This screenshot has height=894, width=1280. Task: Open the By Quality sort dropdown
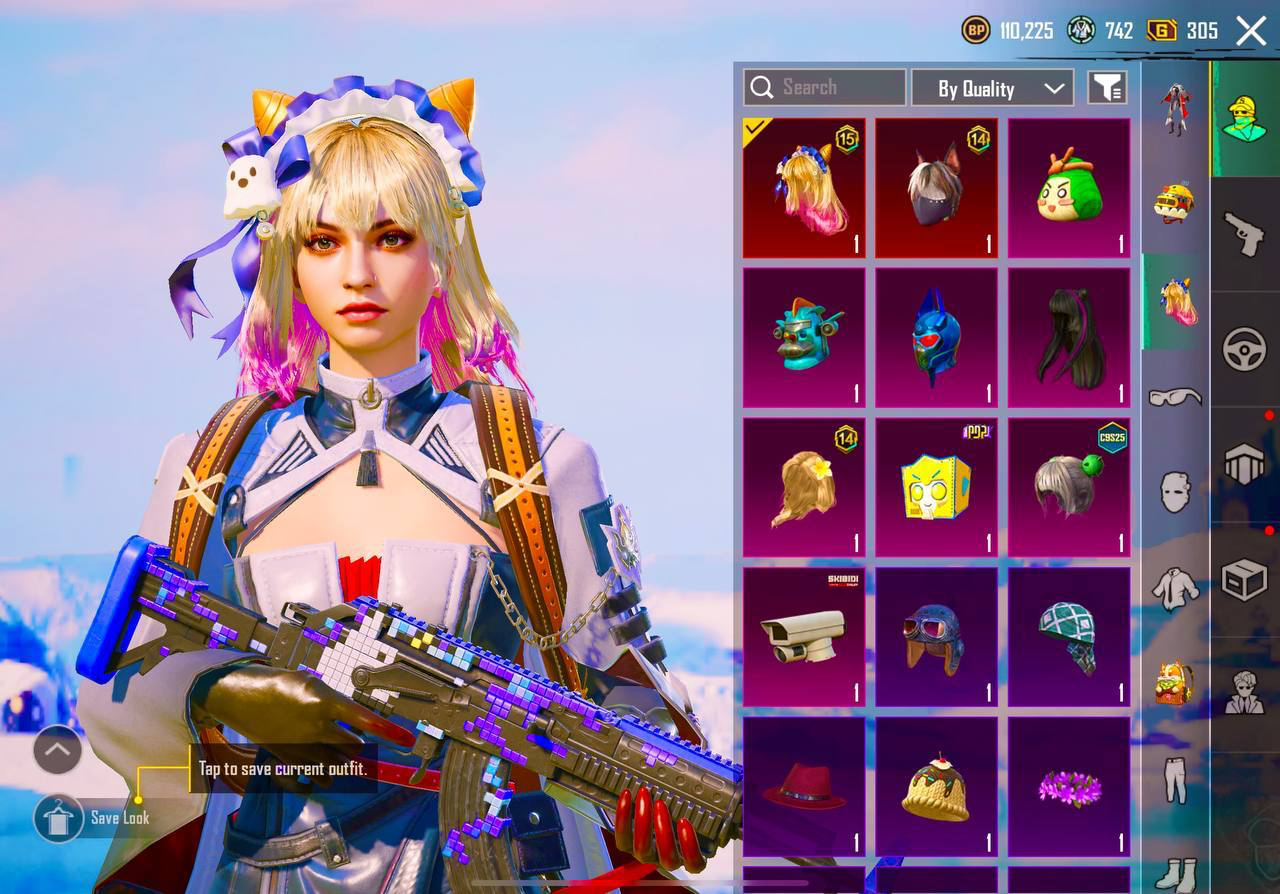992,88
